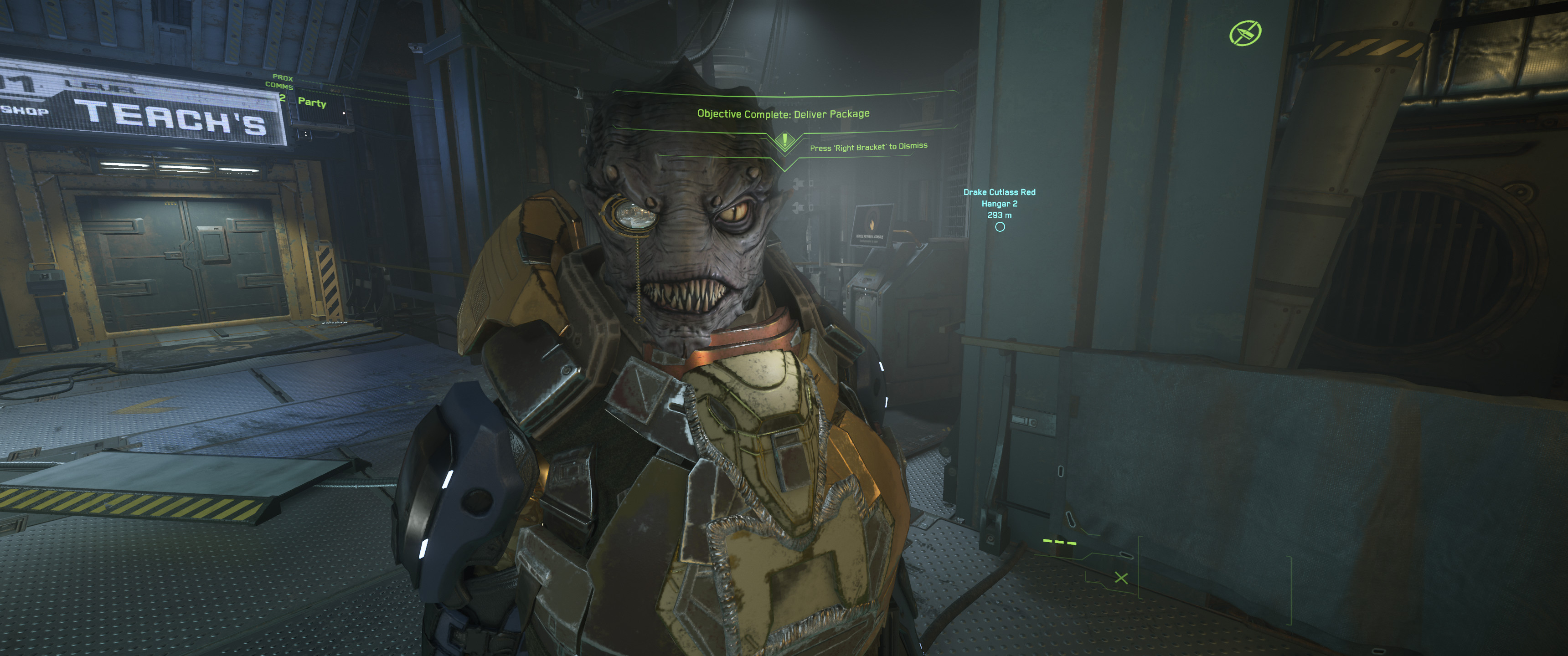Click the green X weapon status icon

1120,578
